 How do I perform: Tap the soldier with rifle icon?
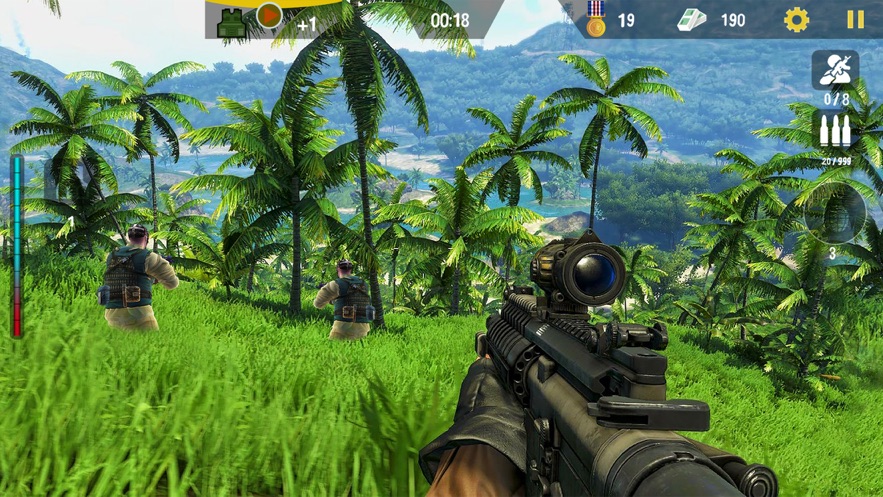834,69
